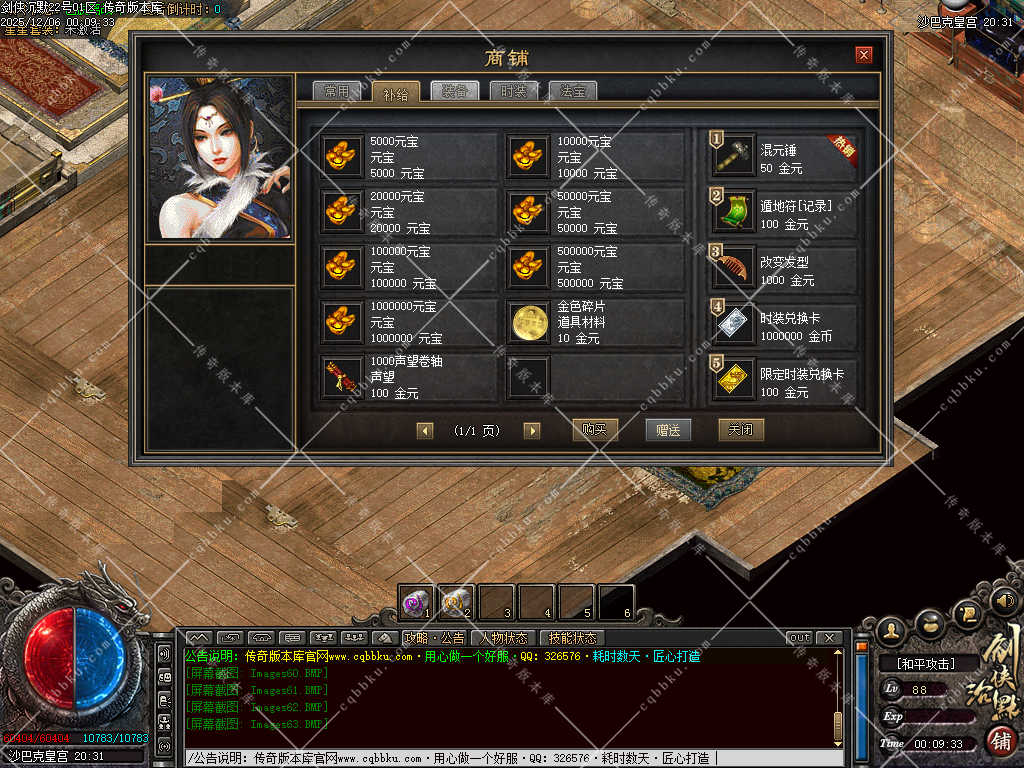Go to the next shop page arrow
Viewport: 1024px width, 768px height.
coord(532,431)
